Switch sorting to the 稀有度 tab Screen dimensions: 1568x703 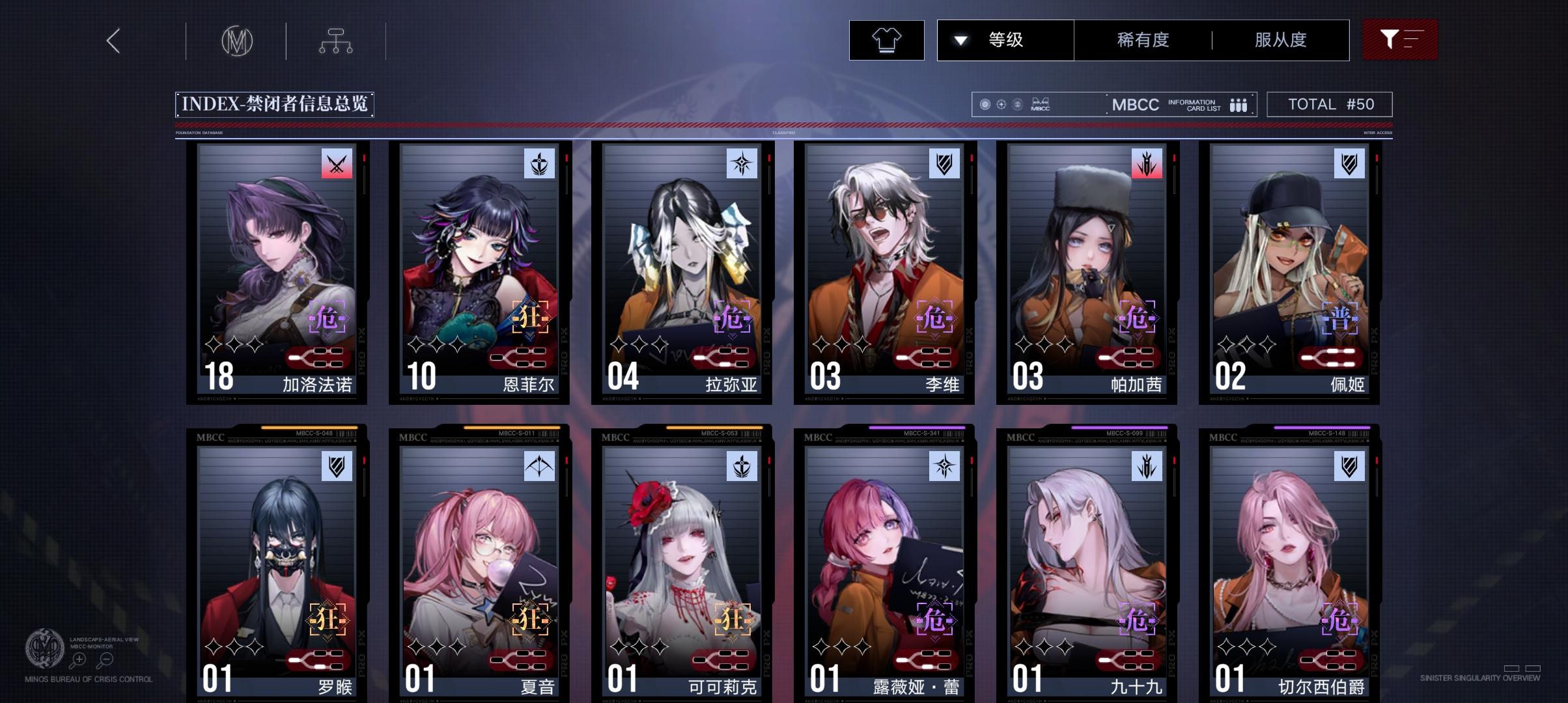(x=1141, y=39)
